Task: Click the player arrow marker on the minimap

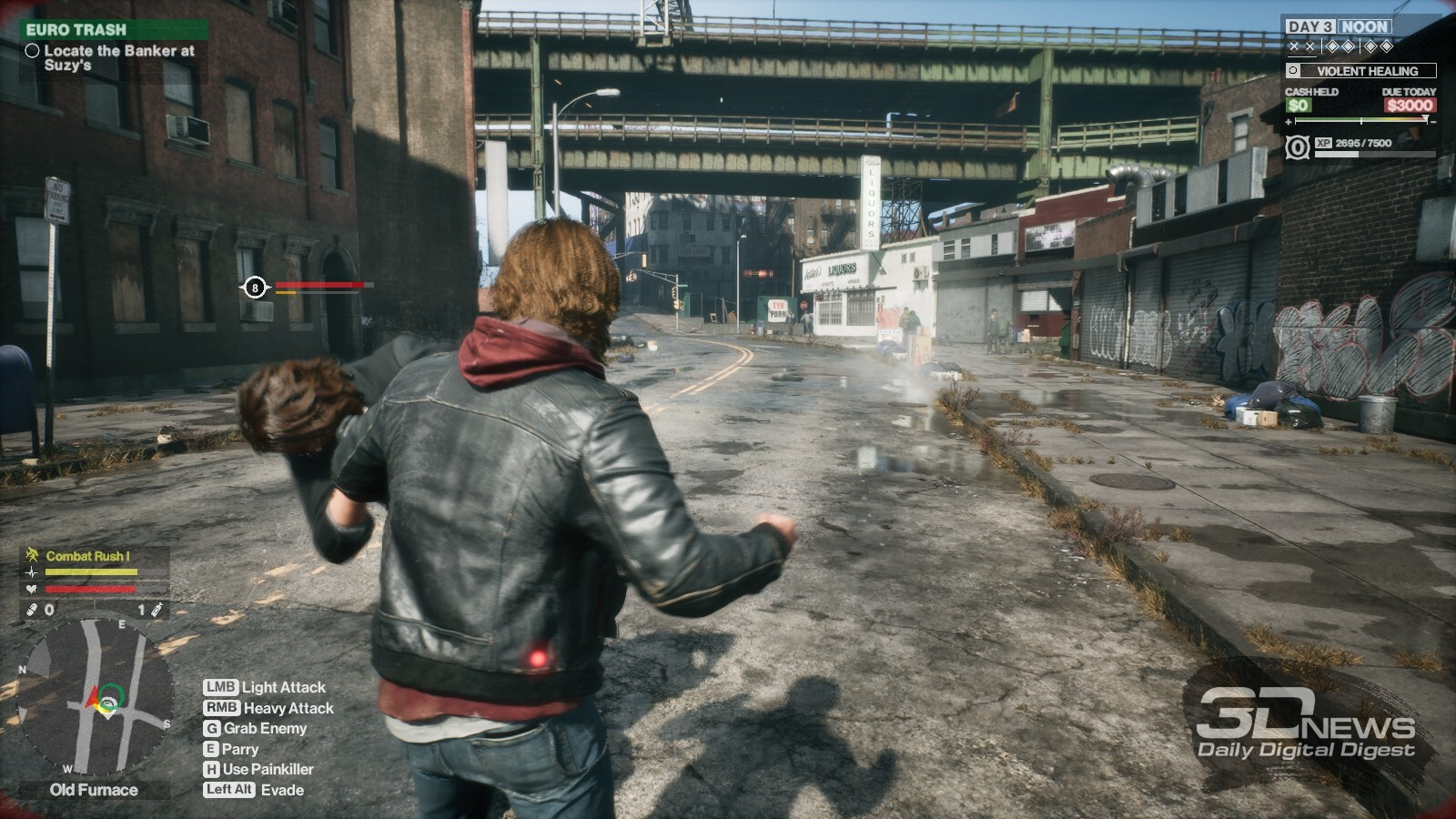Action: pyautogui.click(x=93, y=700)
